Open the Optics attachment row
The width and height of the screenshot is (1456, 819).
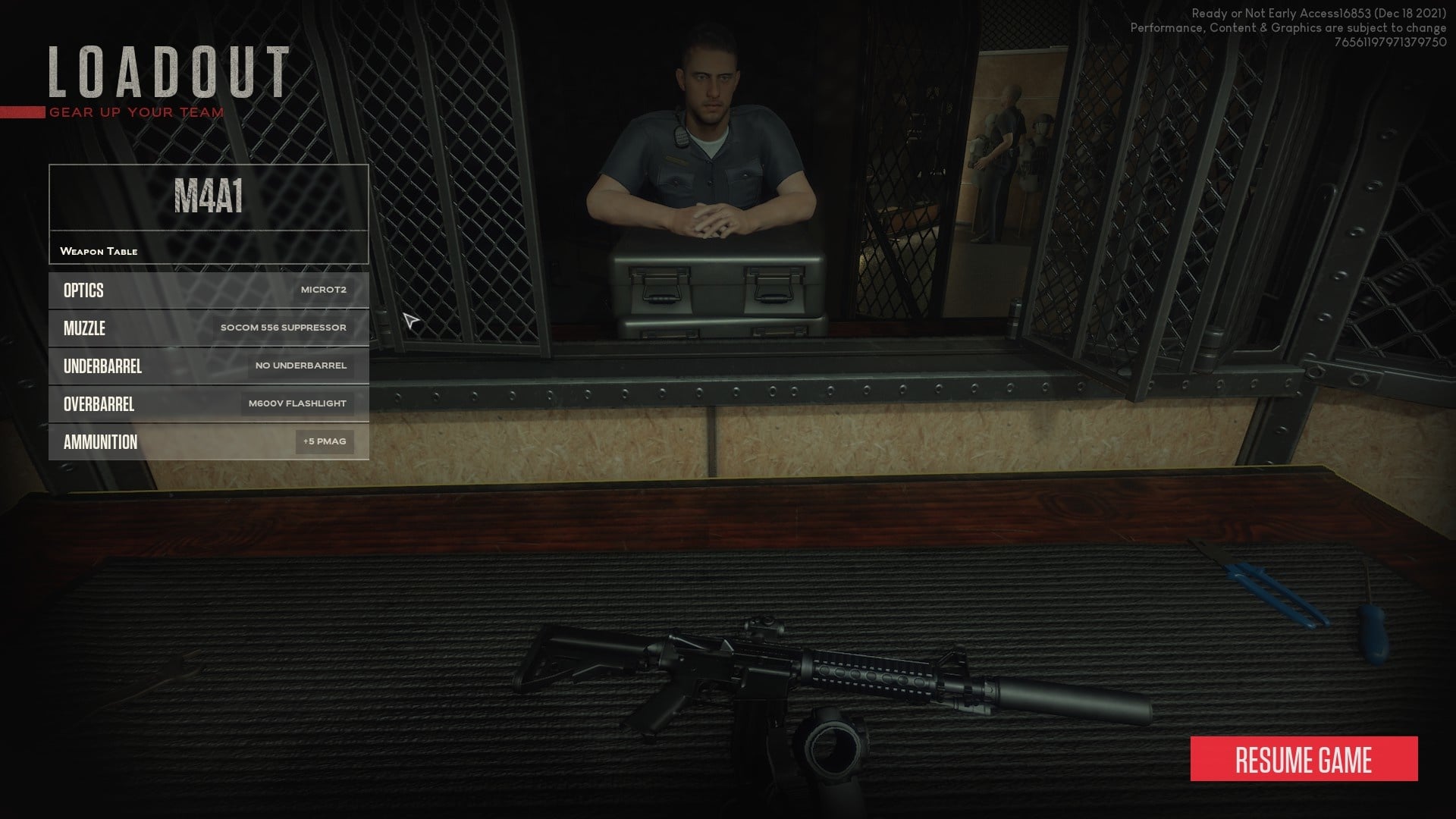click(x=209, y=290)
